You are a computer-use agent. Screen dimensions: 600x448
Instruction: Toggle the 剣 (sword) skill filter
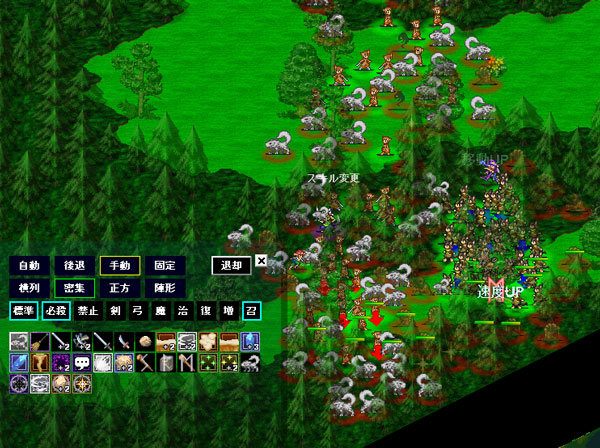116,311
